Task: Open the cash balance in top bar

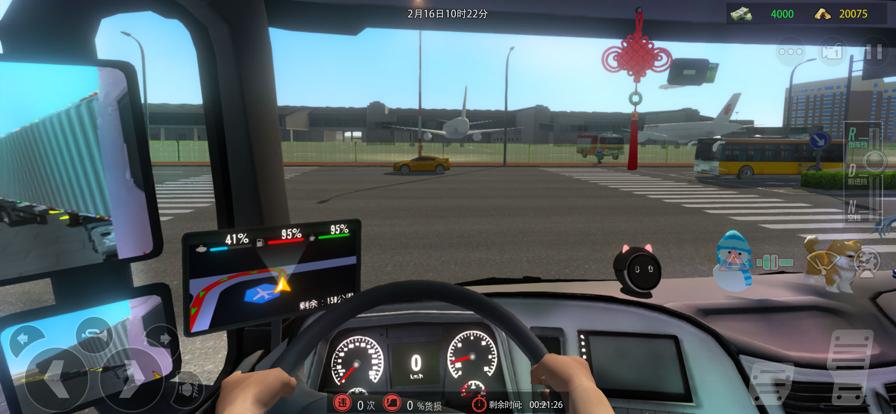Action: coord(768,13)
